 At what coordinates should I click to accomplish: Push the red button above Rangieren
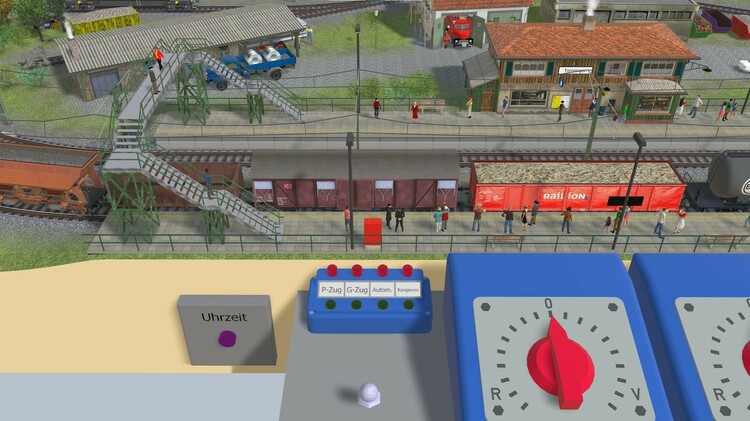coord(407,270)
